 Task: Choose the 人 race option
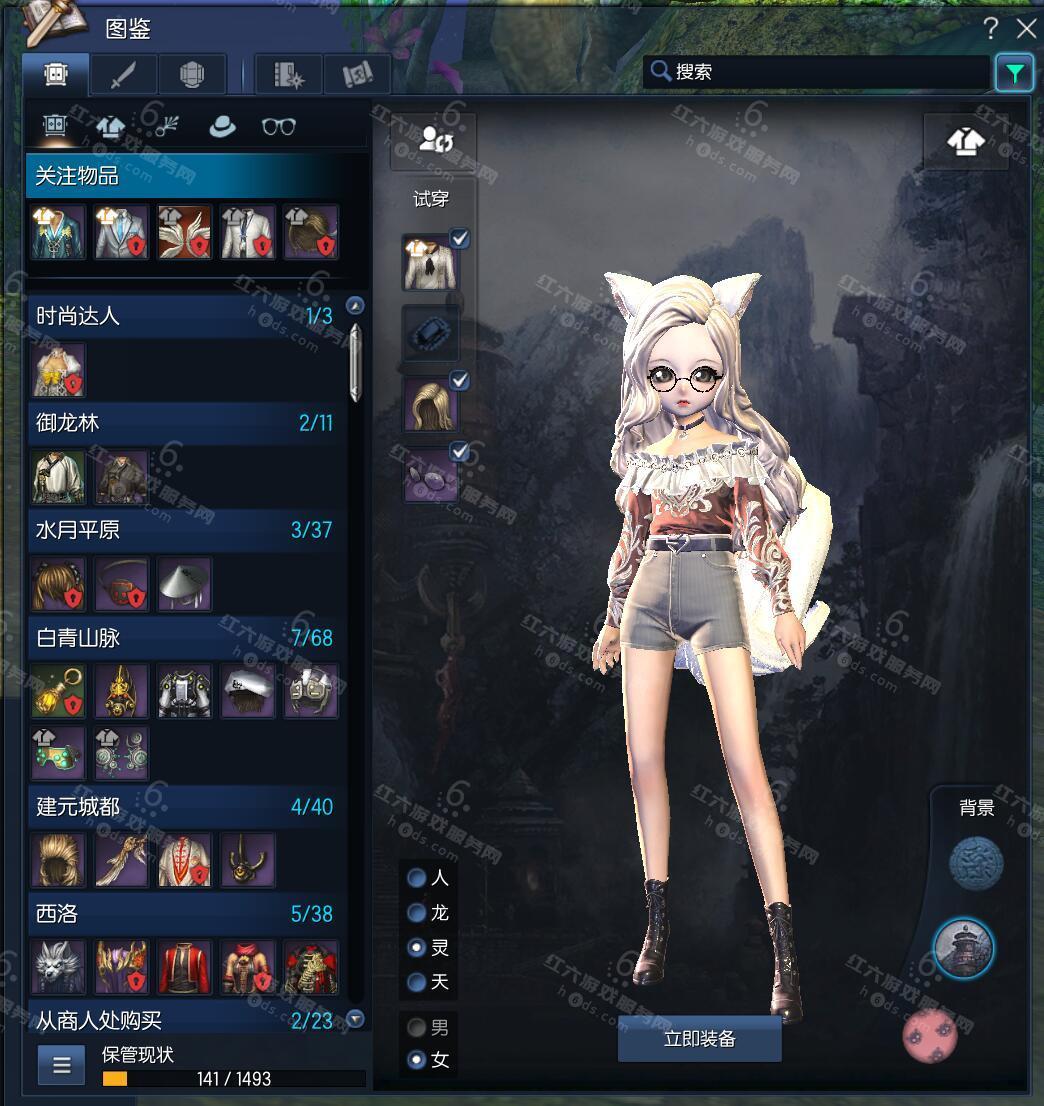tap(417, 879)
